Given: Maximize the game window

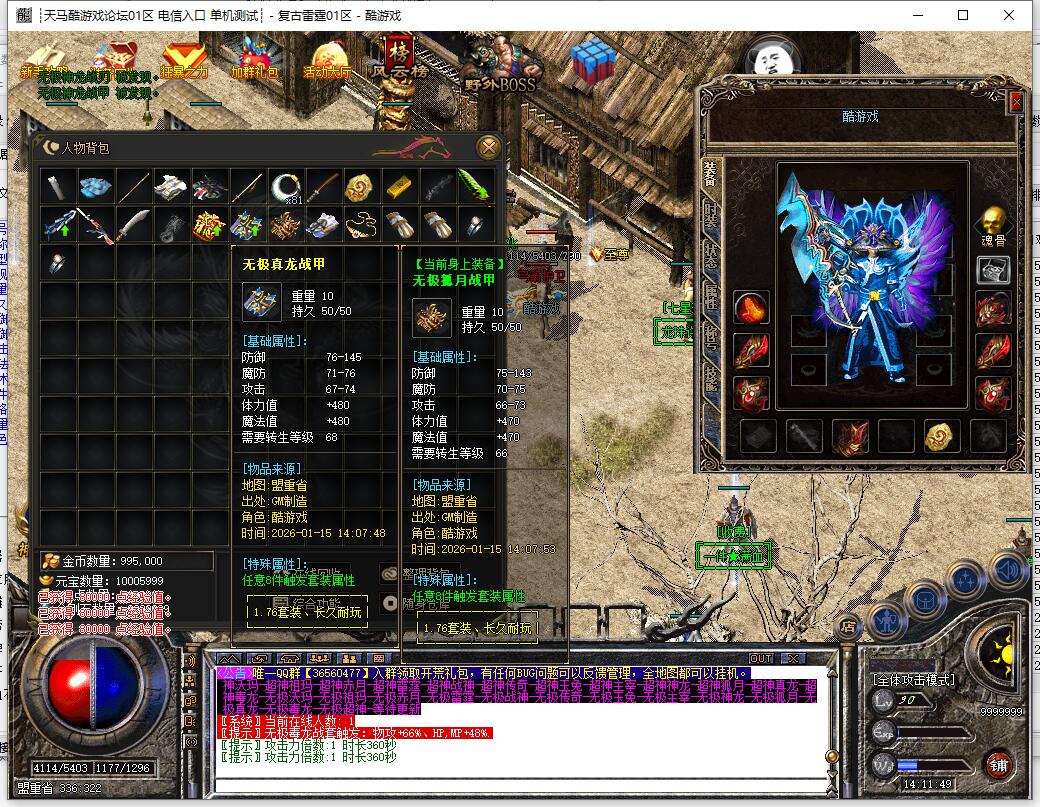Looking at the screenshot, I should (963, 15).
